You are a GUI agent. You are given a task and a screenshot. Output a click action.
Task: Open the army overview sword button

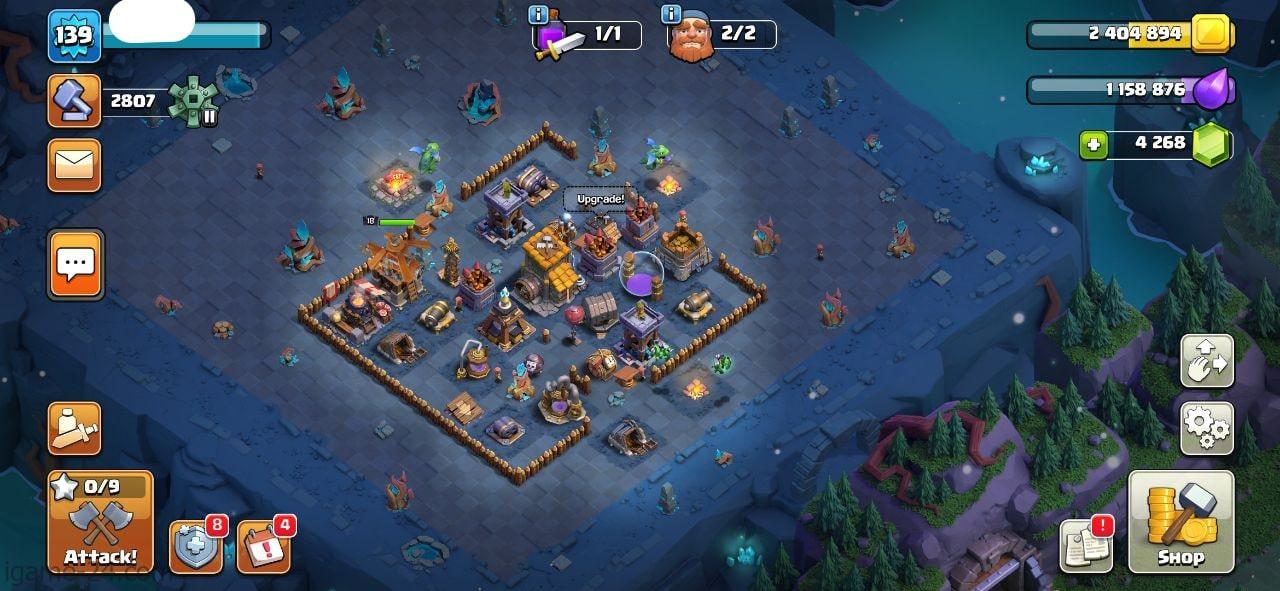click(75, 428)
